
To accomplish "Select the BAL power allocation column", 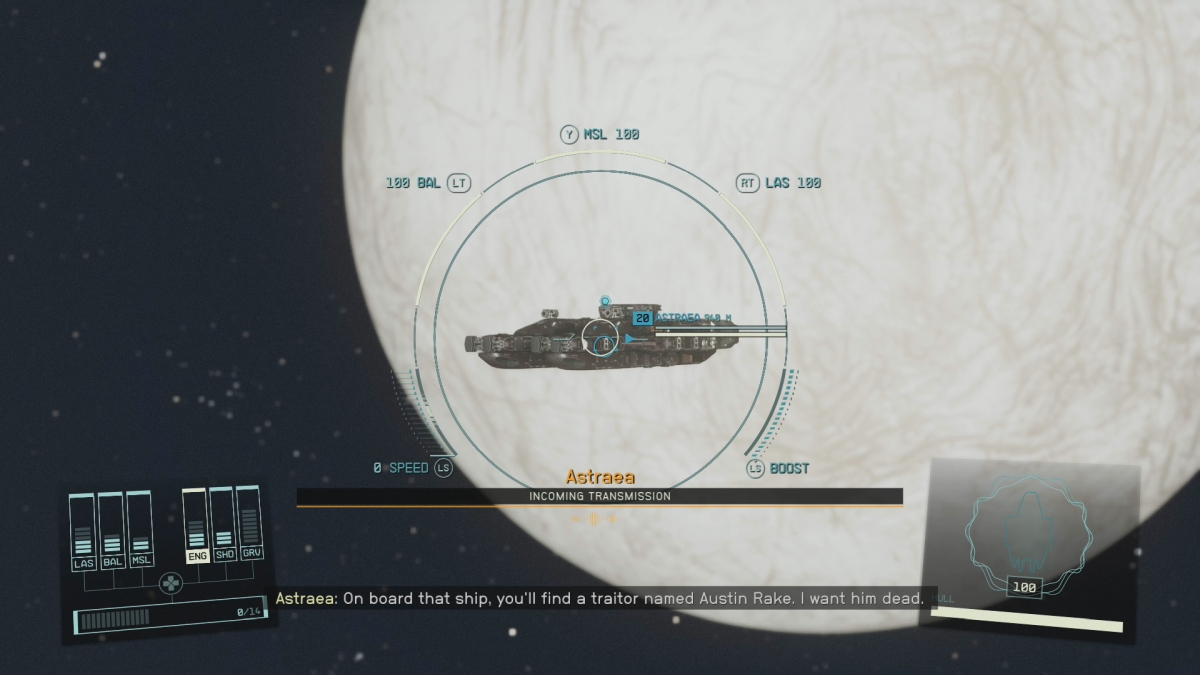I will click(x=113, y=533).
